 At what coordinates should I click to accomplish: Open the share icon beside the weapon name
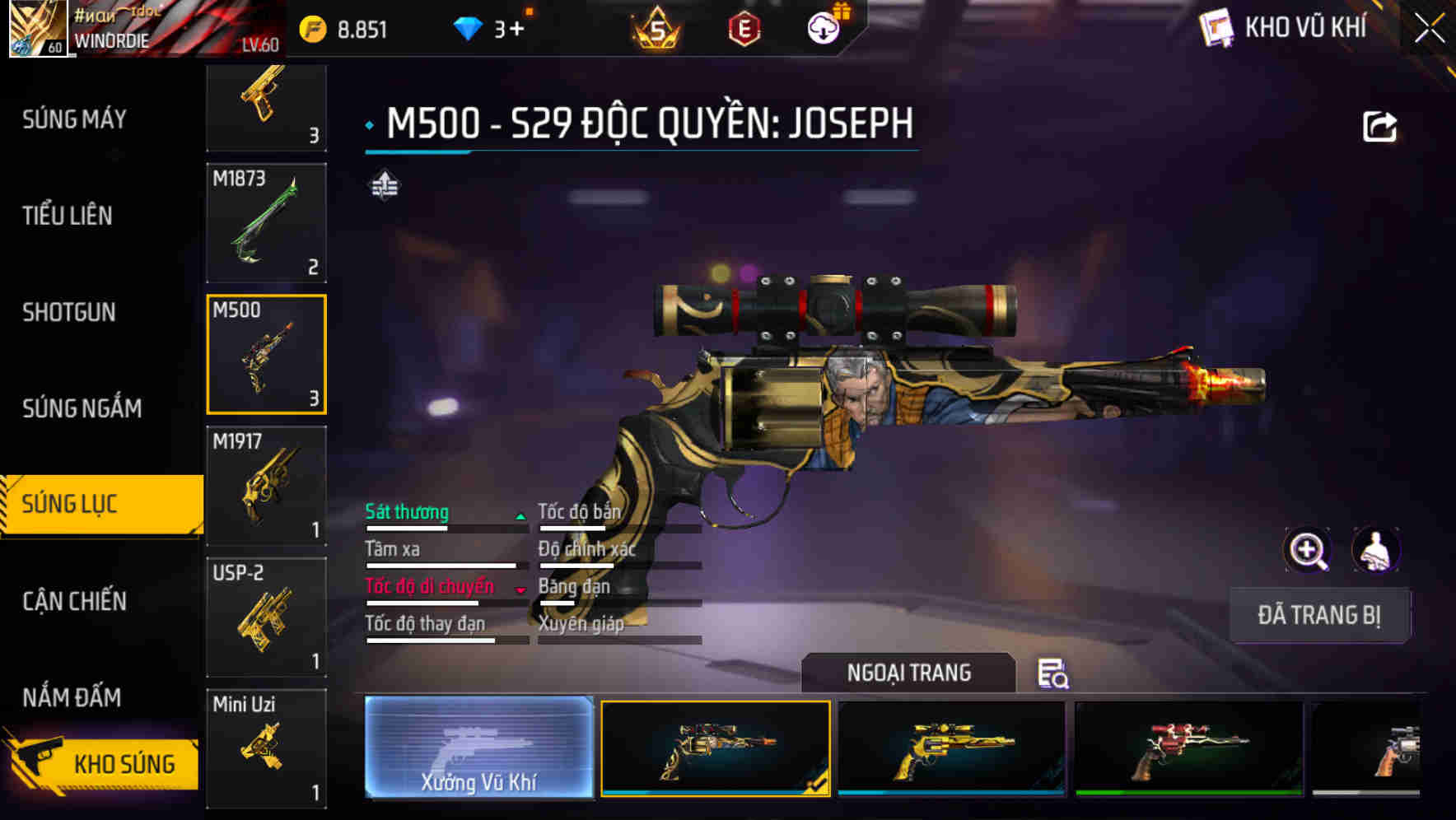pos(1379,125)
